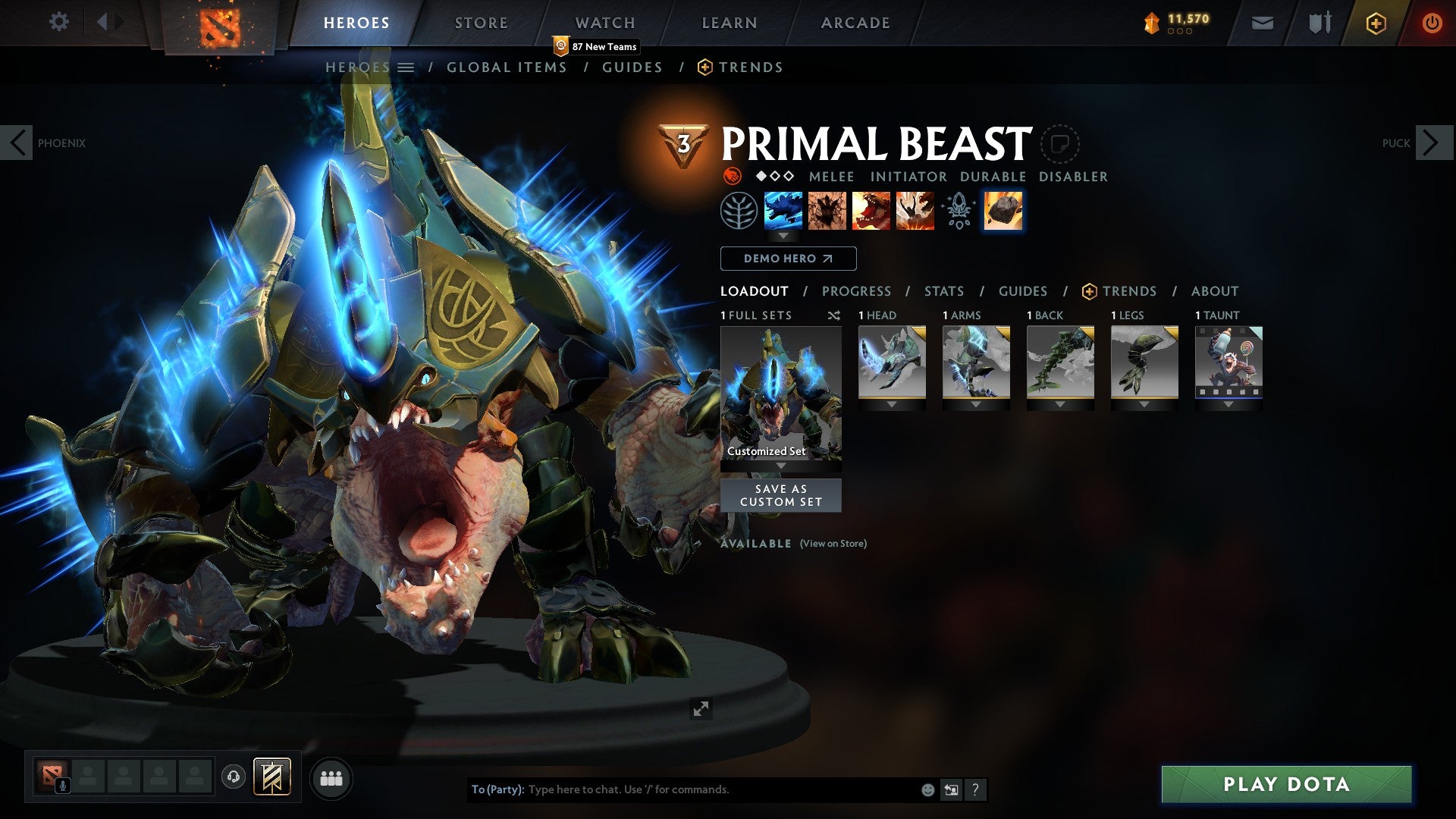This screenshot has height=819, width=1456.
Task: Click the fullscreen expand toggle below the hero
Action: pyautogui.click(x=701, y=709)
